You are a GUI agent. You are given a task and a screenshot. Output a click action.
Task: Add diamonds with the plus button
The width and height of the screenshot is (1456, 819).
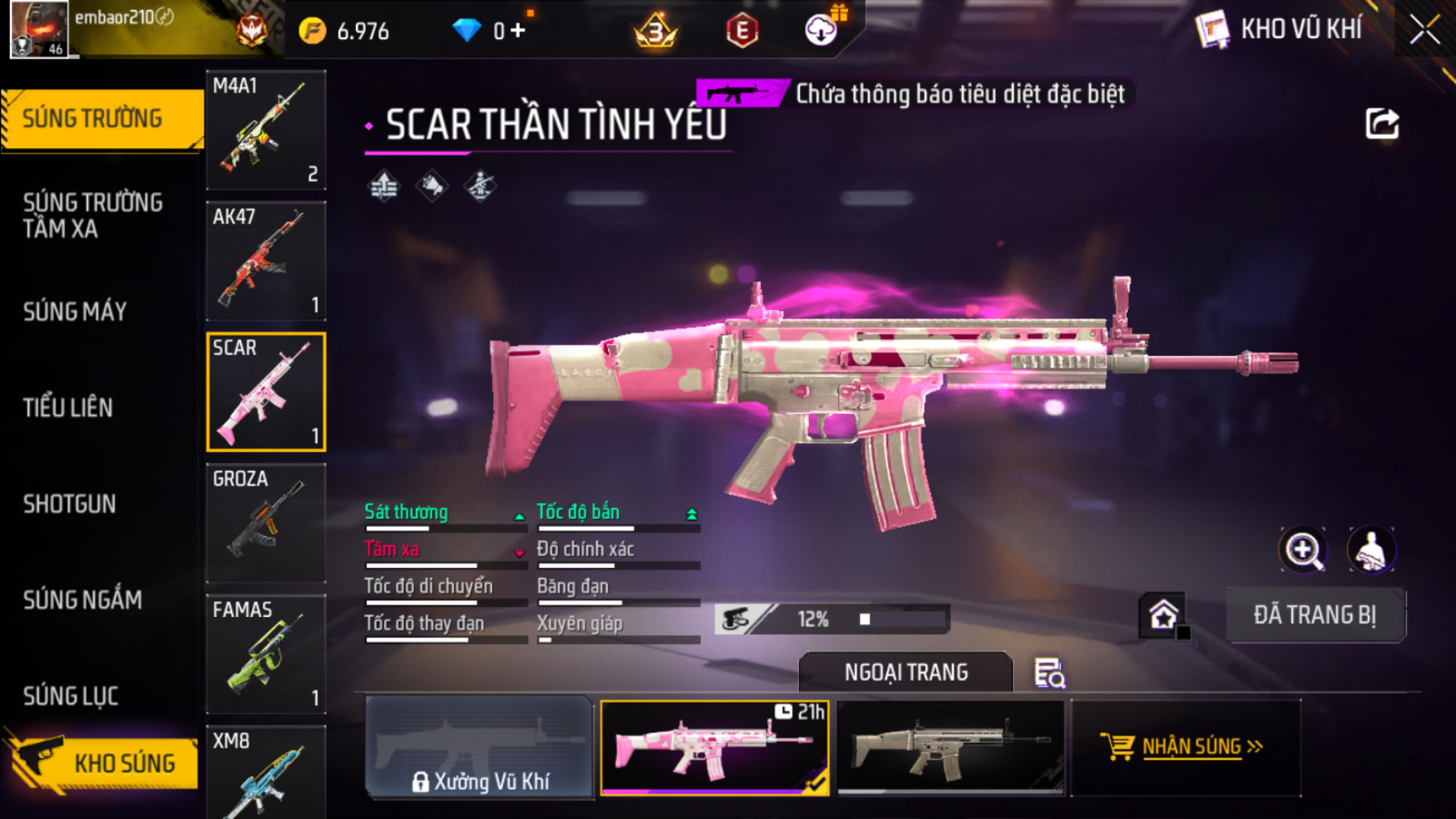tap(518, 31)
